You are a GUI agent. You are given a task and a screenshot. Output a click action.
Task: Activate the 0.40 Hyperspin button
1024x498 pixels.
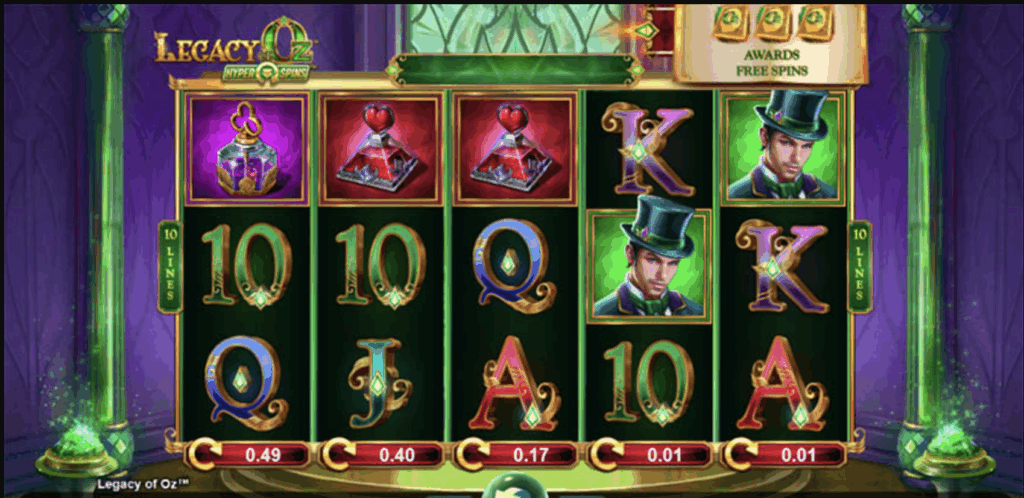click(x=381, y=455)
